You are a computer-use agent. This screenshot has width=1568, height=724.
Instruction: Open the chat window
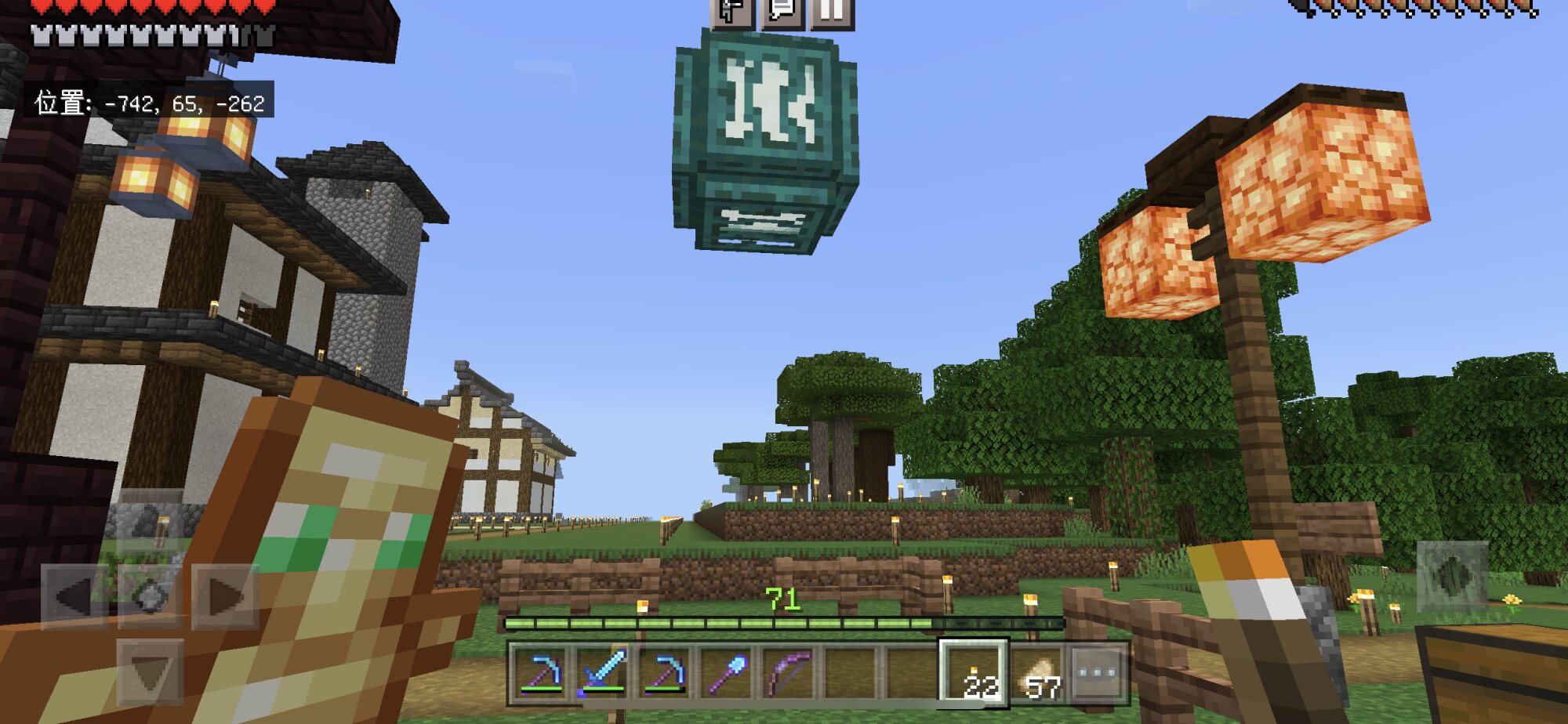tap(782, 12)
